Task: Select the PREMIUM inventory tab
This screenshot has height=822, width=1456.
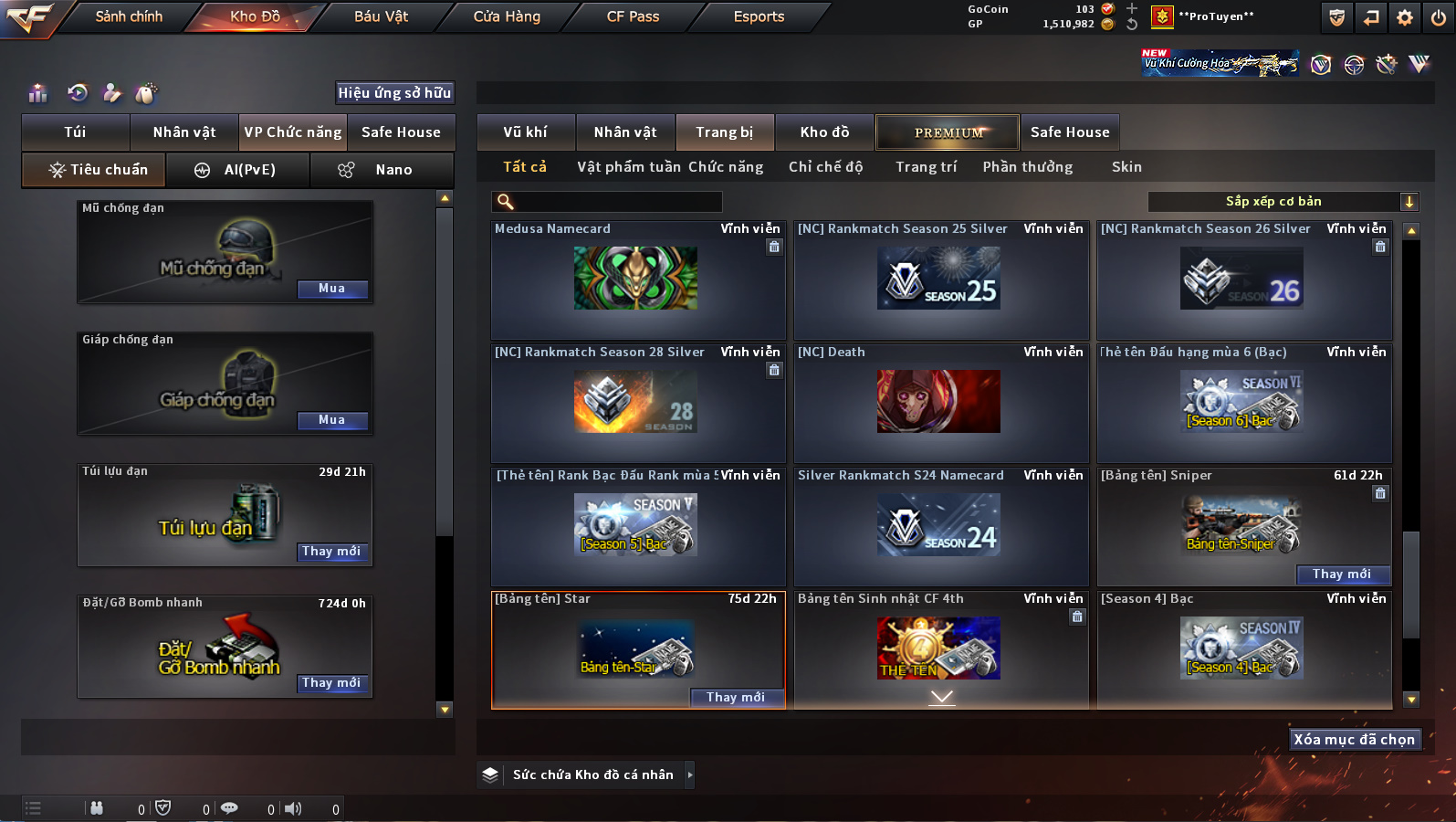Action: click(948, 132)
